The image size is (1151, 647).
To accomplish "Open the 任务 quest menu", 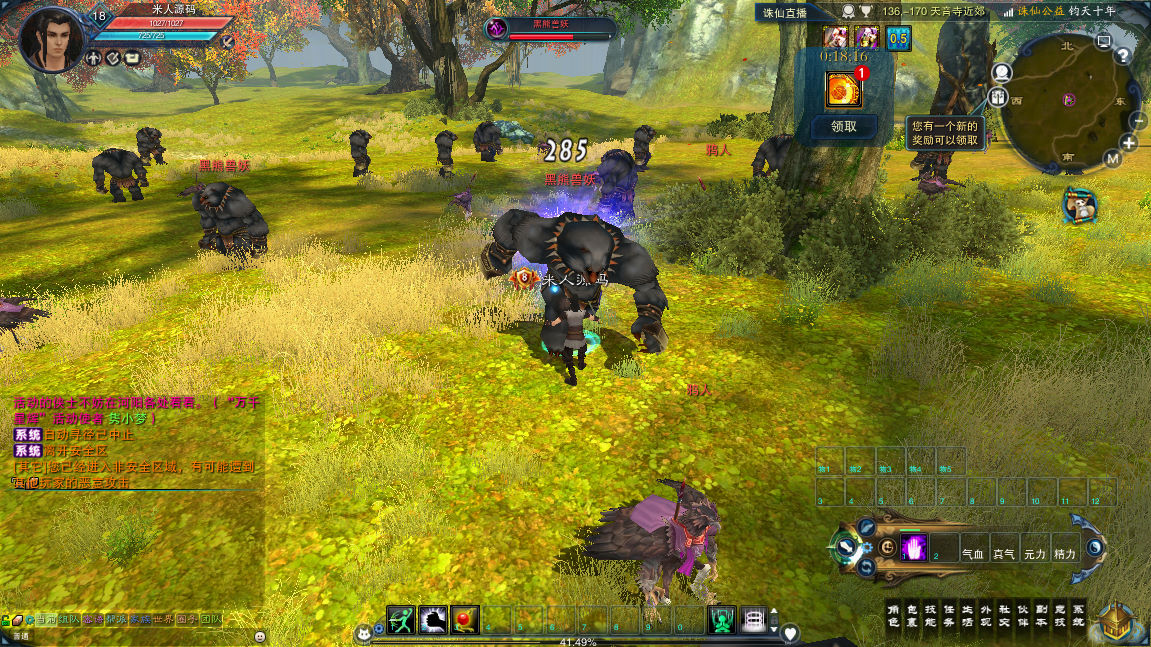I will 948,615.
